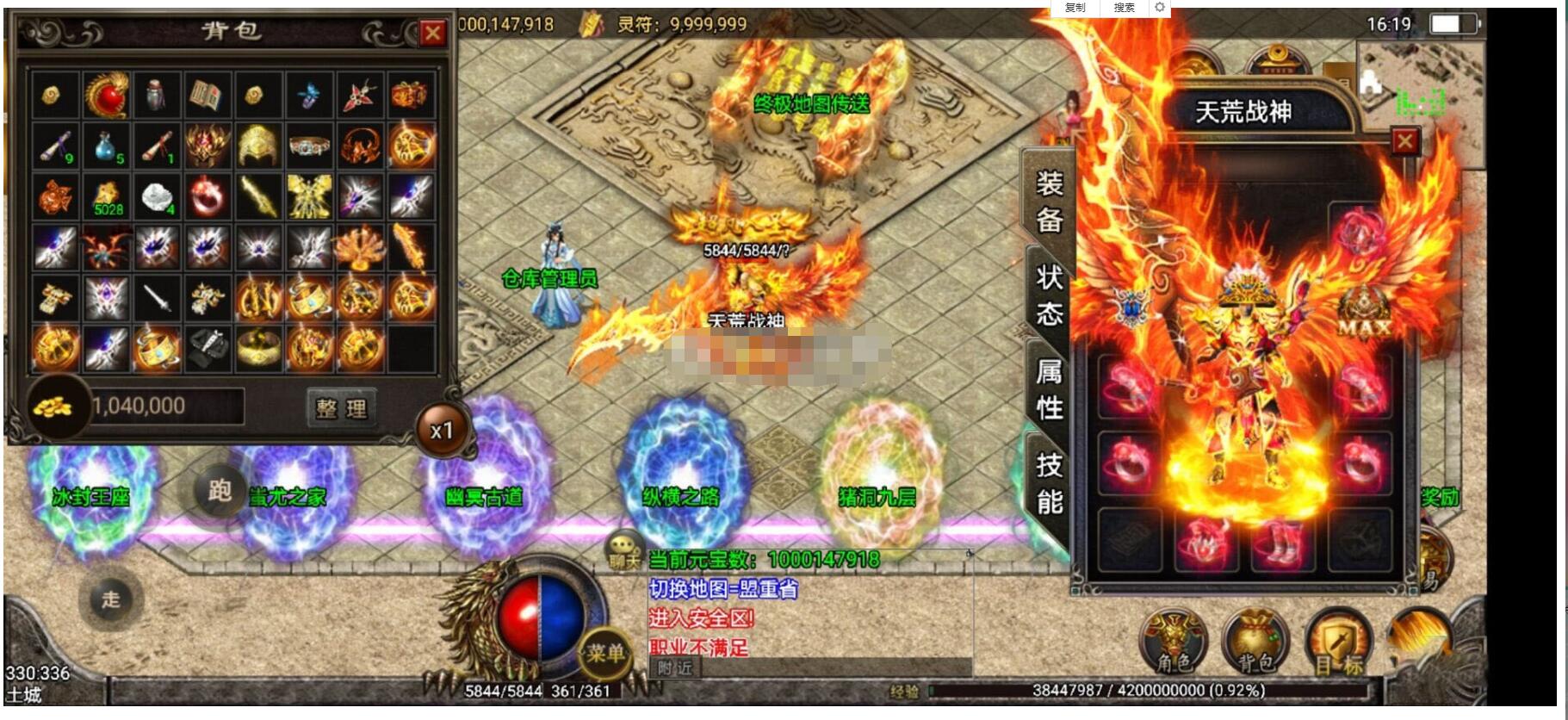Image resolution: width=1568 pixels, height=720 pixels.
Task: Tap the x1 multiplier button
Action: (442, 430)
